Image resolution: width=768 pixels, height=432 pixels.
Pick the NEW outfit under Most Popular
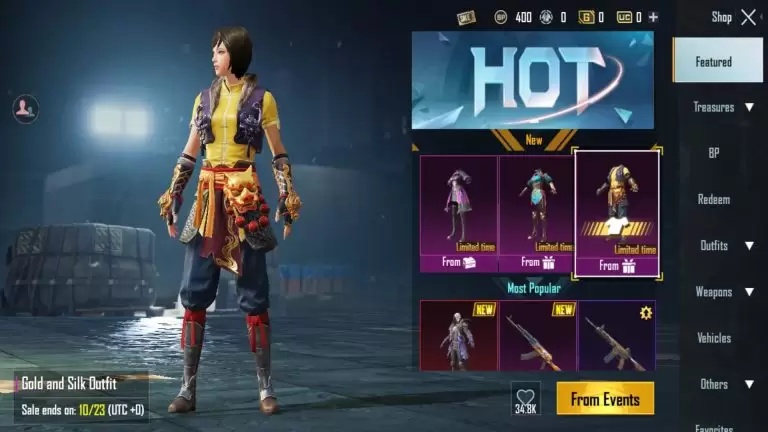point(458,336)
